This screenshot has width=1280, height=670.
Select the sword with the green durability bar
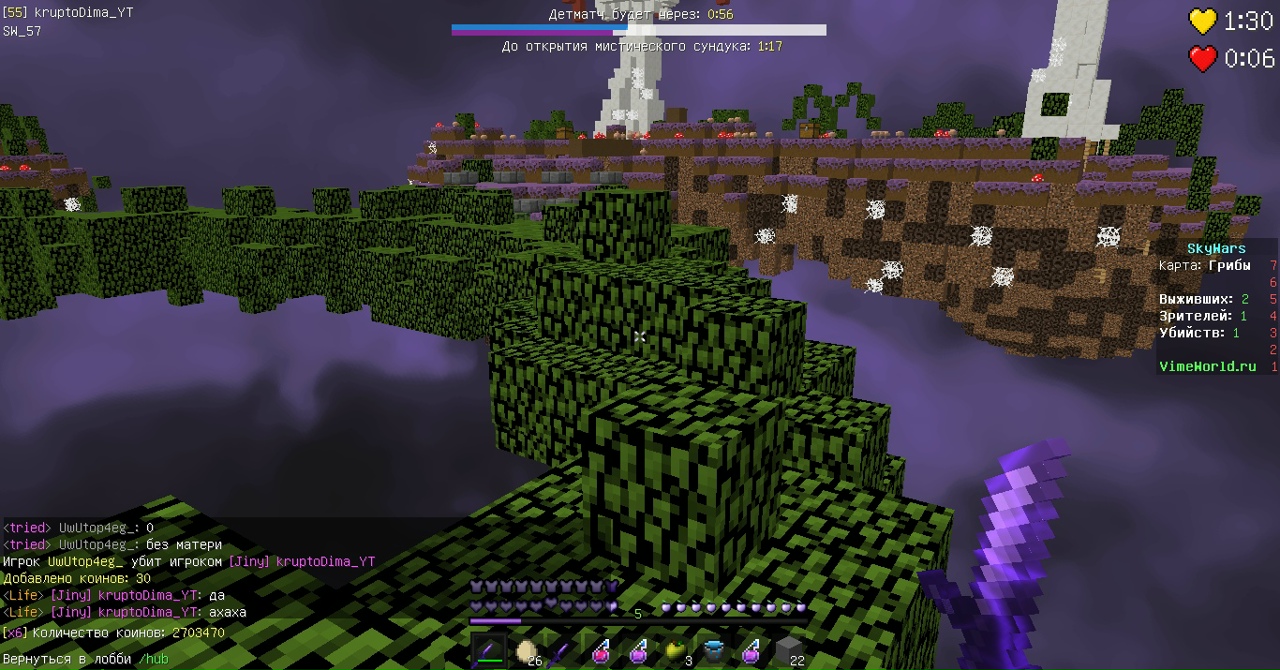pyautogui.click(x=490, y=653)
